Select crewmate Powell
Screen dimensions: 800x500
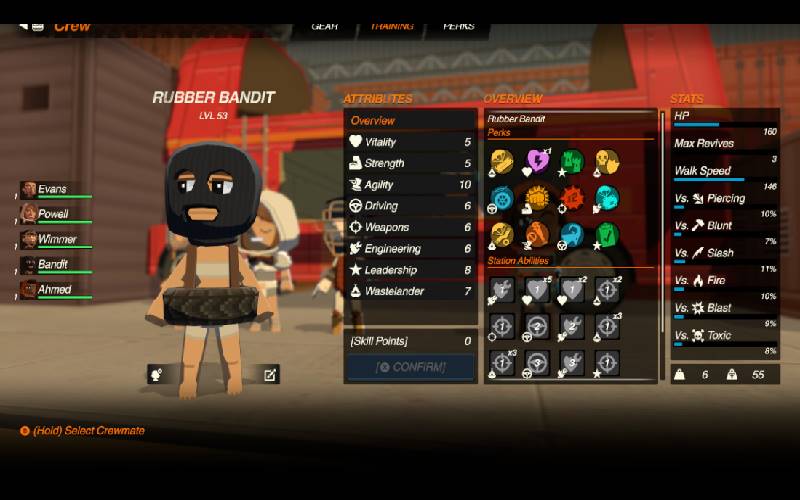click(53, 214)
